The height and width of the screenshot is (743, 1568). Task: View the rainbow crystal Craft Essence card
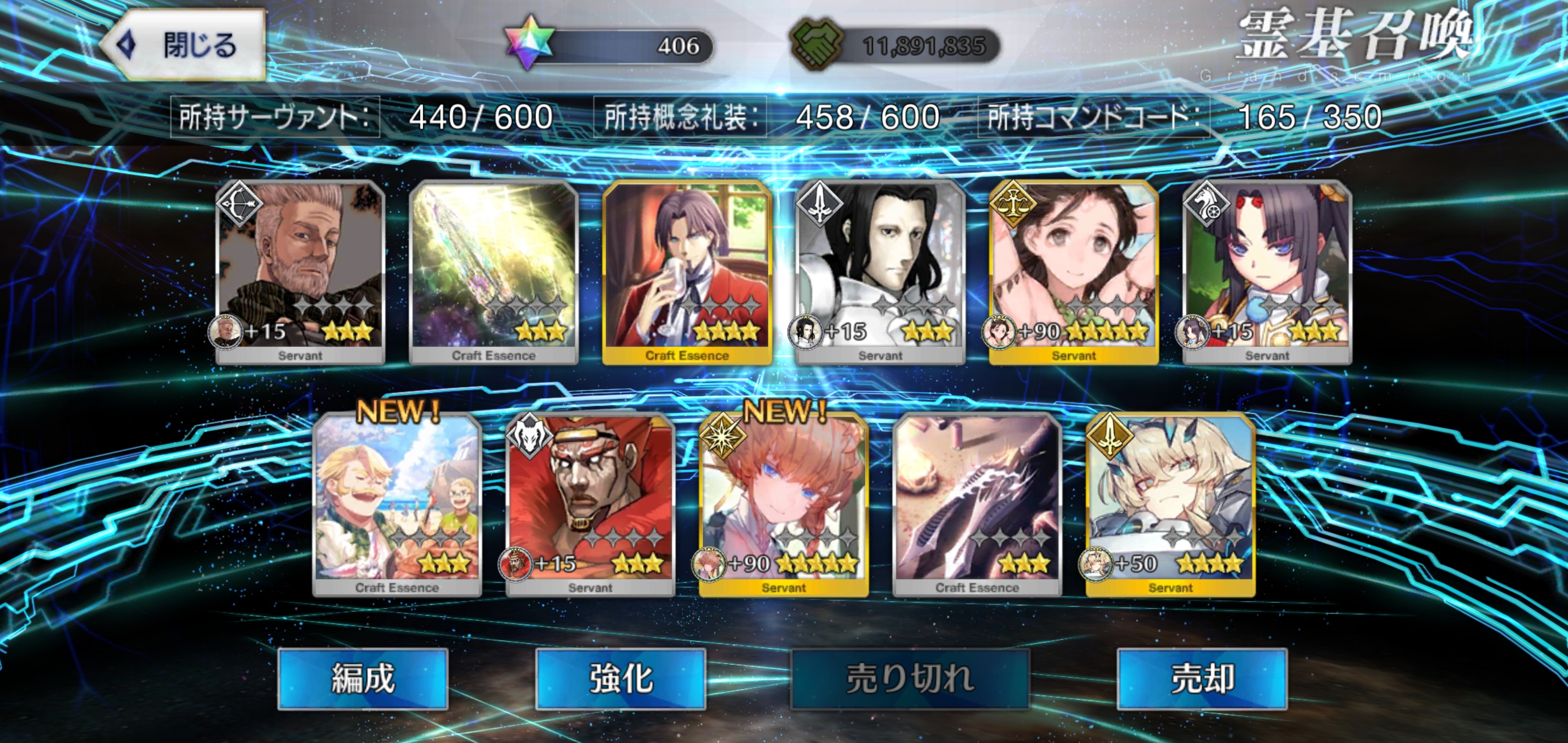tap(494, 272)
